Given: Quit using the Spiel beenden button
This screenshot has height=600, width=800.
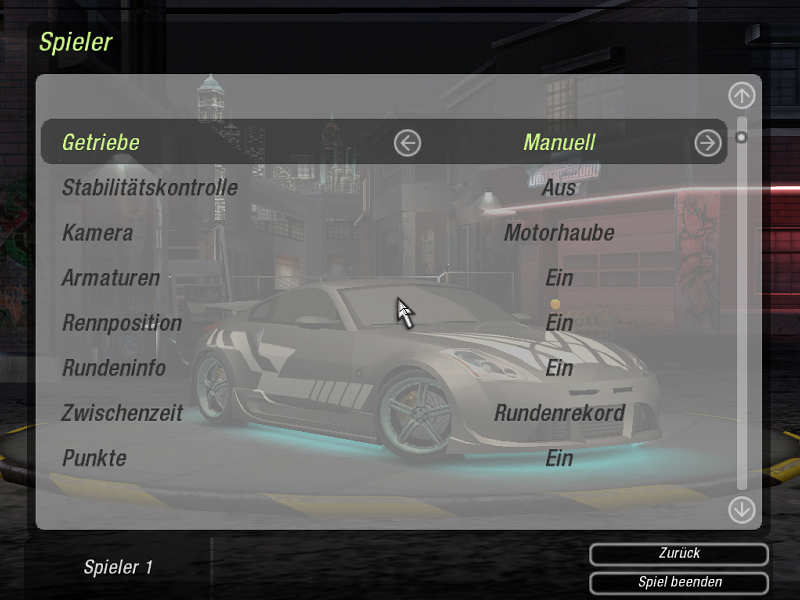Looking at the screenshot, I should pyautogui.click(x=679, y=582).
